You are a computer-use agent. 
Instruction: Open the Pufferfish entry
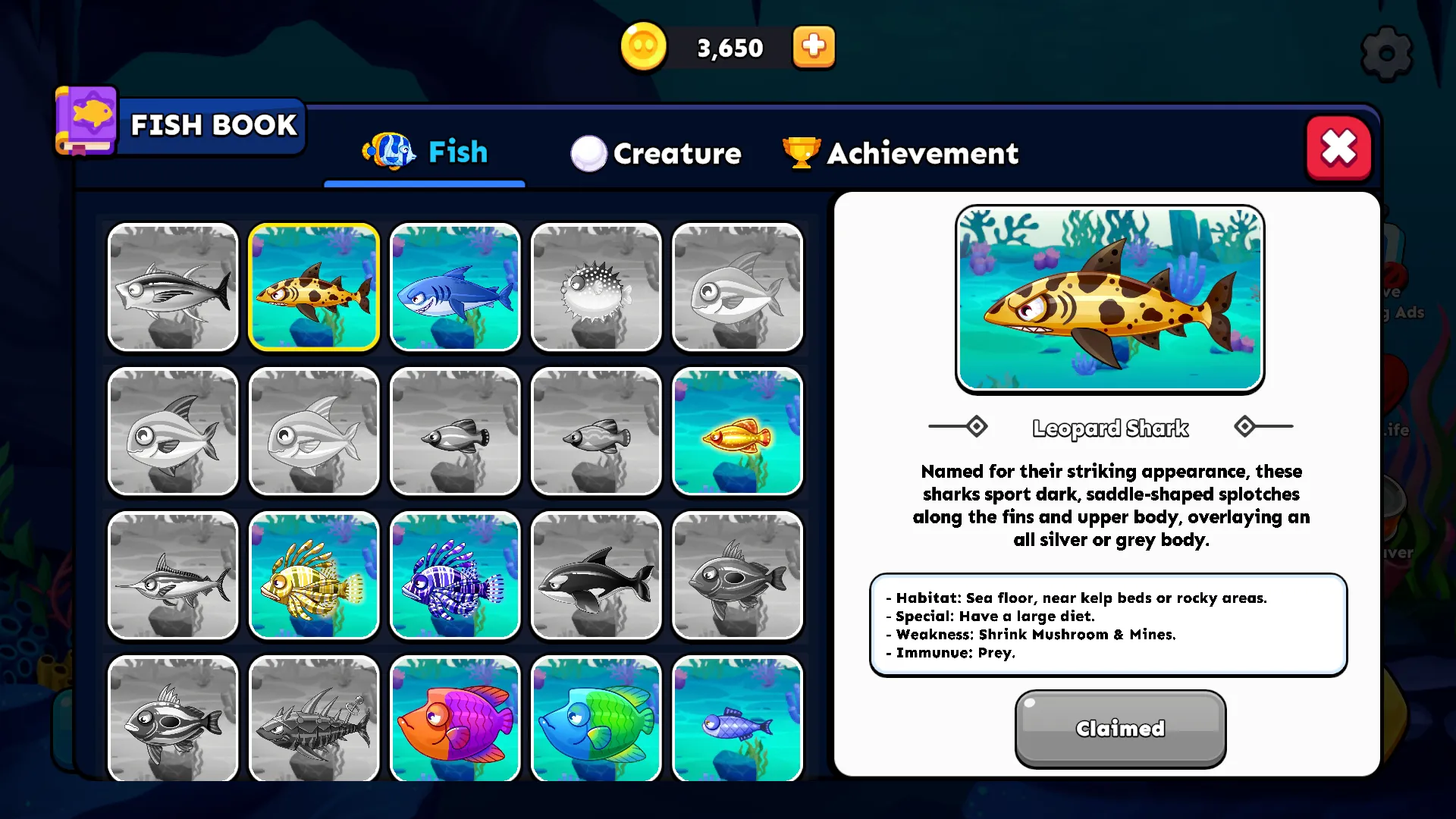click(x=596, y=288)
